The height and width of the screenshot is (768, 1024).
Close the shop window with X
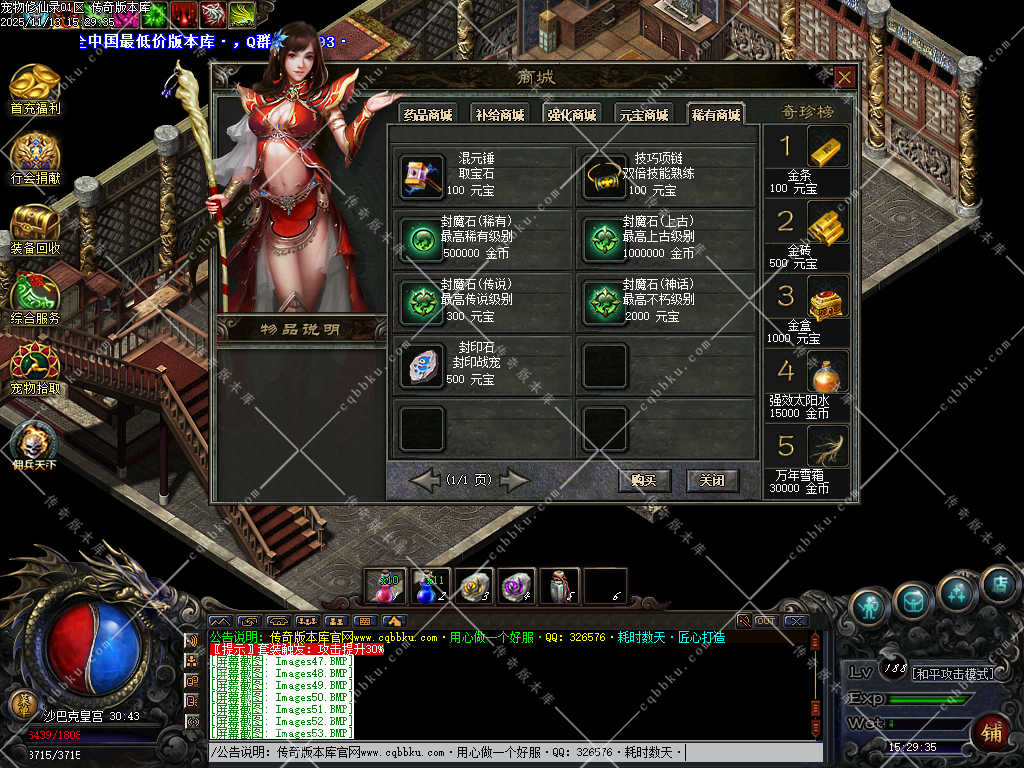pyautogui.click(x=845, y=78)
